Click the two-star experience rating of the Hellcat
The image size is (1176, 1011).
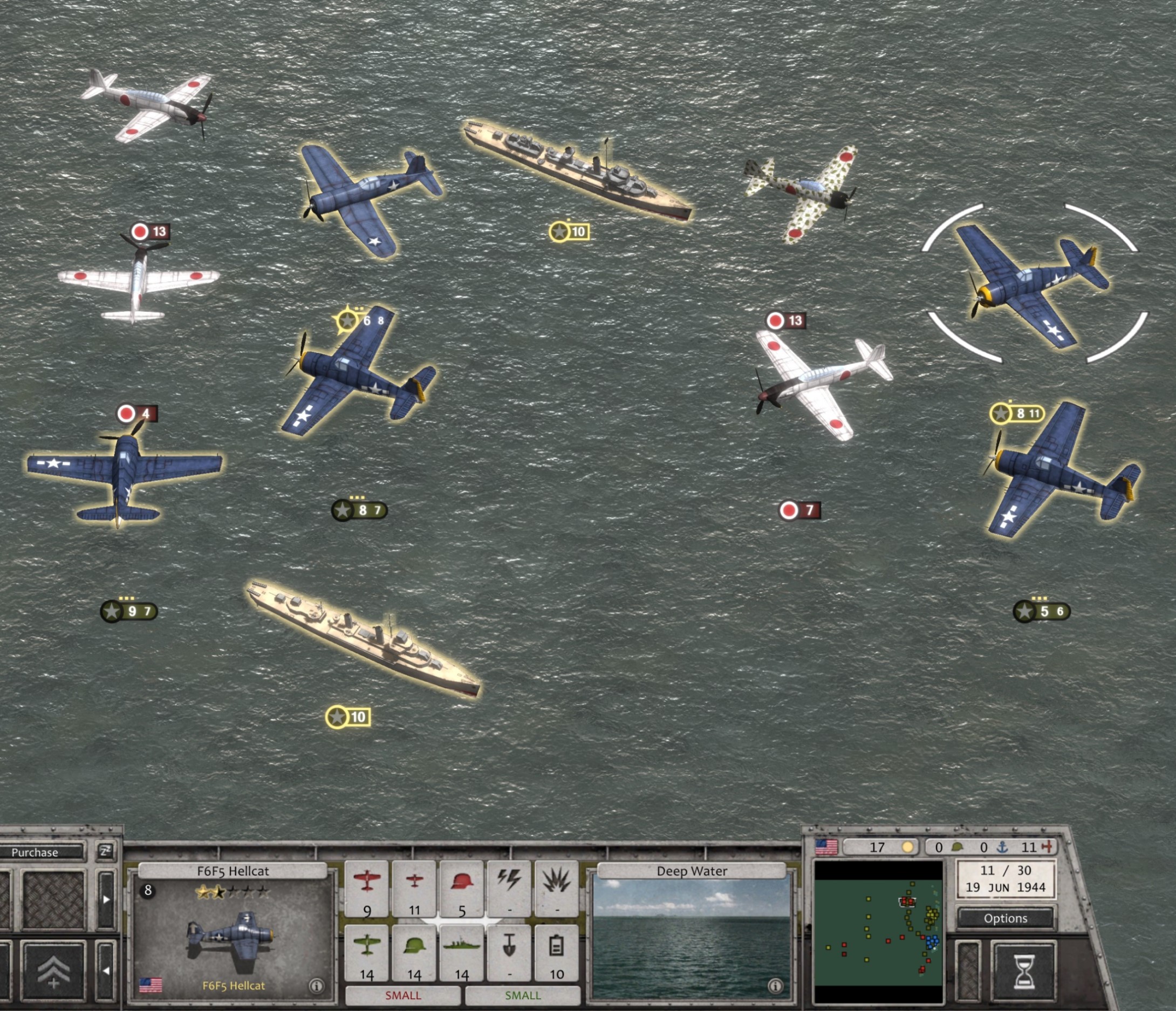pyautogui.click(x=210, y=892)
